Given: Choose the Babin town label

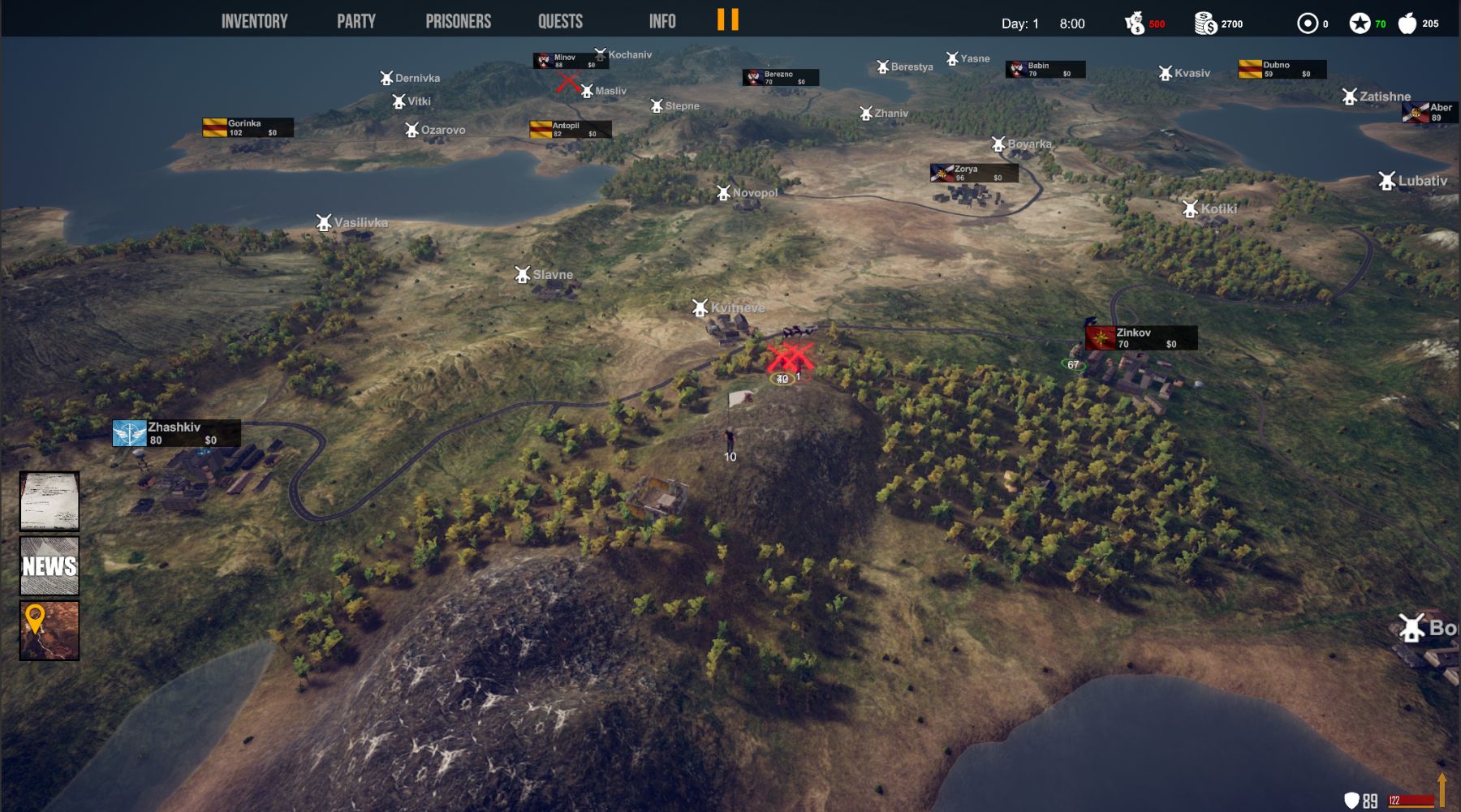Looking at the screenshot, I should [1045, 70].
